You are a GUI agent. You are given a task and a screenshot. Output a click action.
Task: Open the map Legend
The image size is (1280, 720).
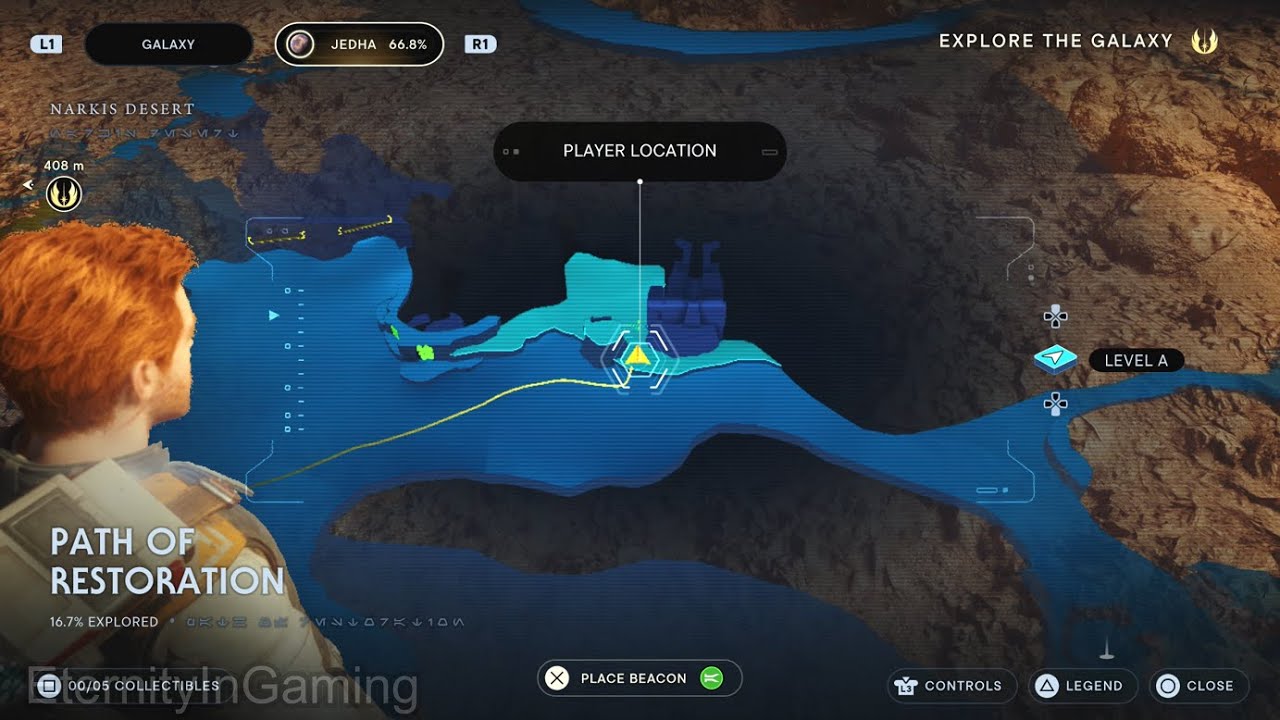[x=1083, y=686]
